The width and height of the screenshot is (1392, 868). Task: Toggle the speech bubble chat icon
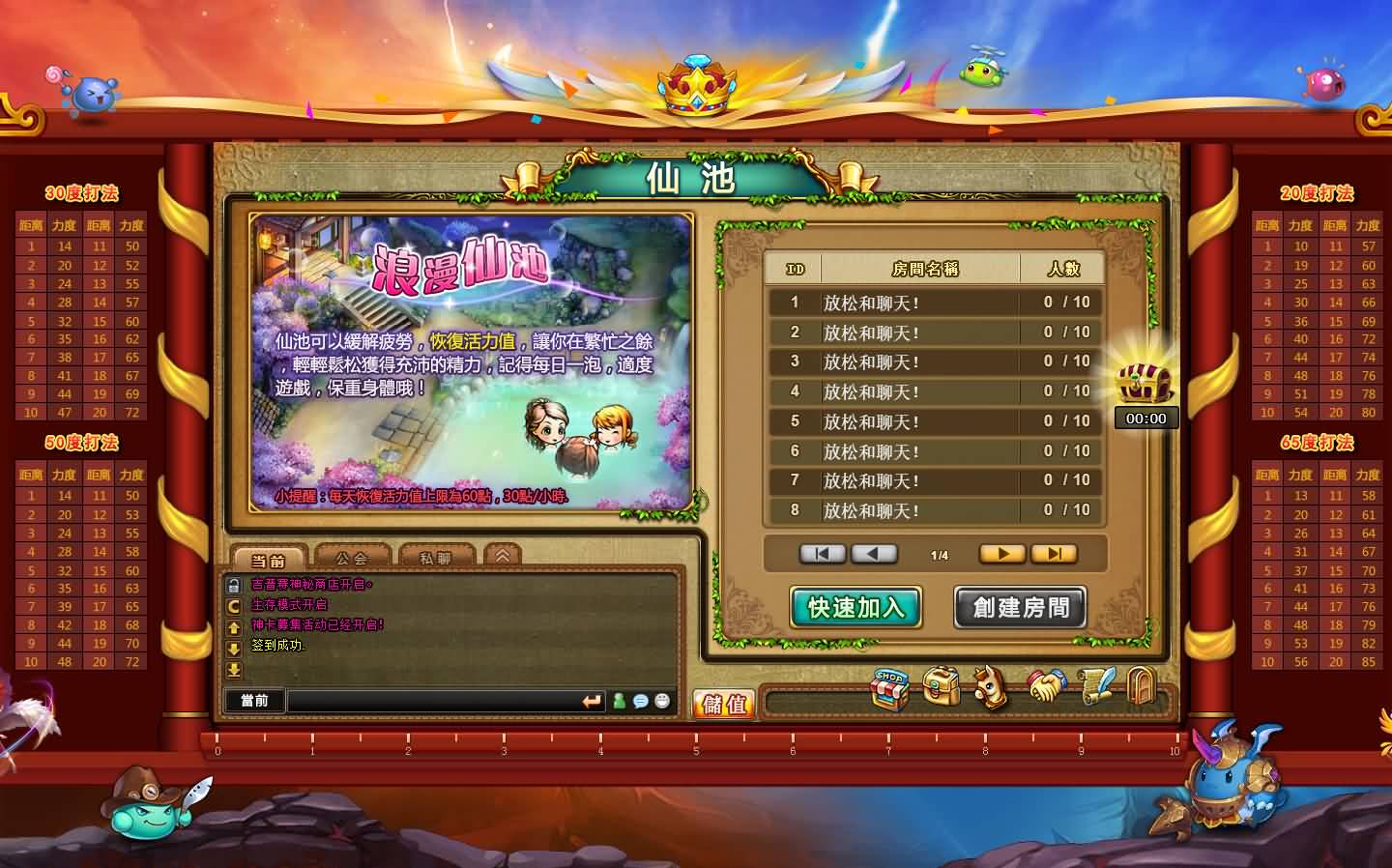tap(639, 703)
